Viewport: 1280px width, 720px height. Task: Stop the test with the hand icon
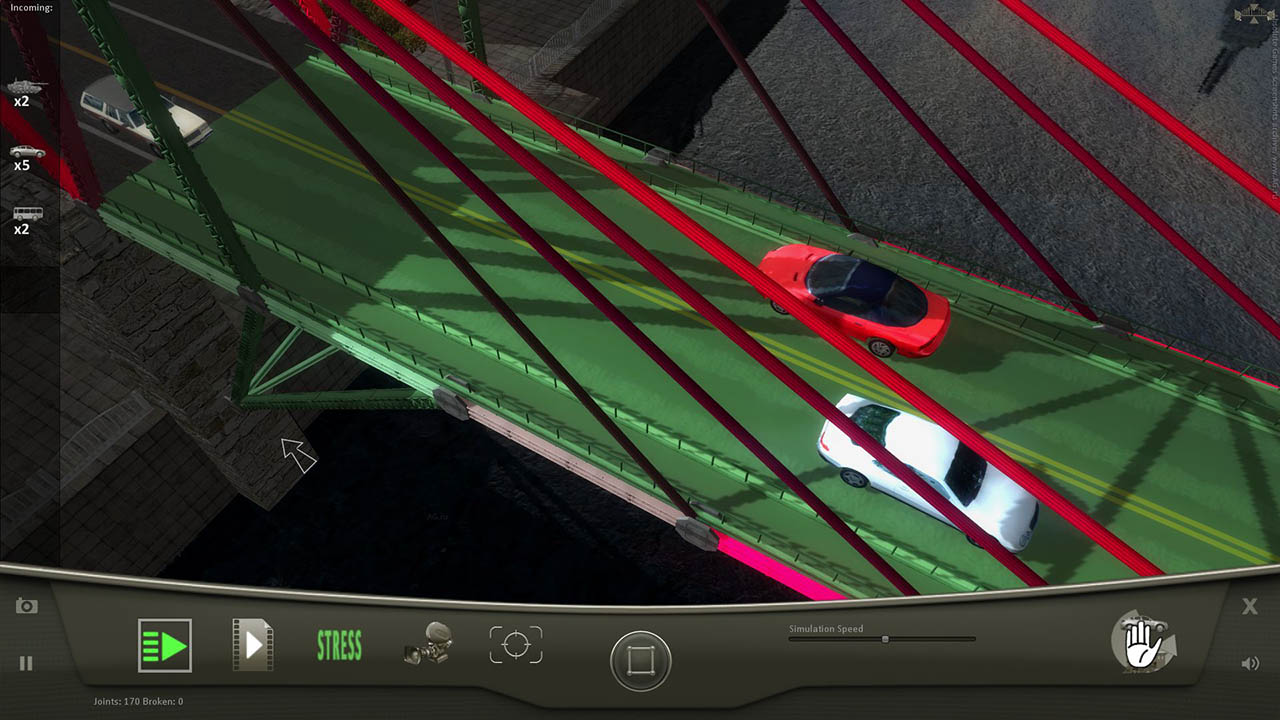point(1143,643)
